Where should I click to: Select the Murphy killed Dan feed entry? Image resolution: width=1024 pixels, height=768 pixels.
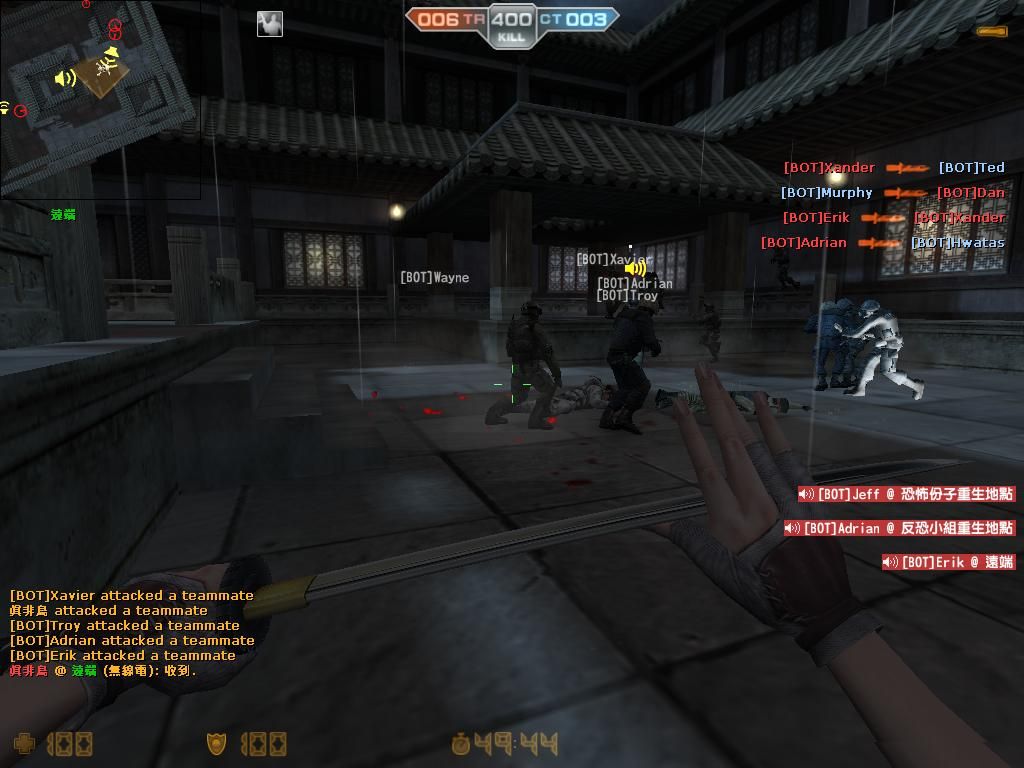892,193
